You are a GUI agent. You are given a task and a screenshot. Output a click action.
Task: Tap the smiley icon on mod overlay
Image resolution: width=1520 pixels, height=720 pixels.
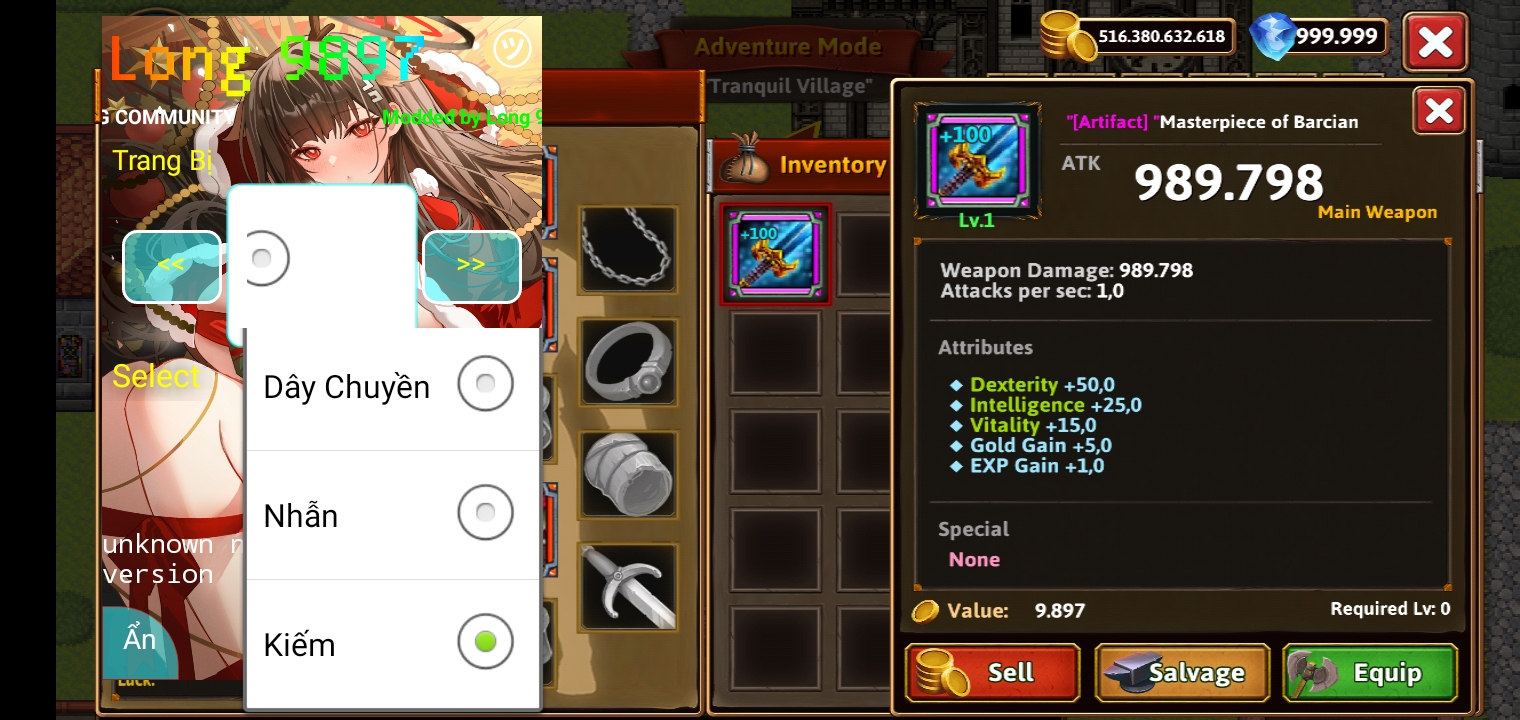pyautogui.click(x=513, y=48)
